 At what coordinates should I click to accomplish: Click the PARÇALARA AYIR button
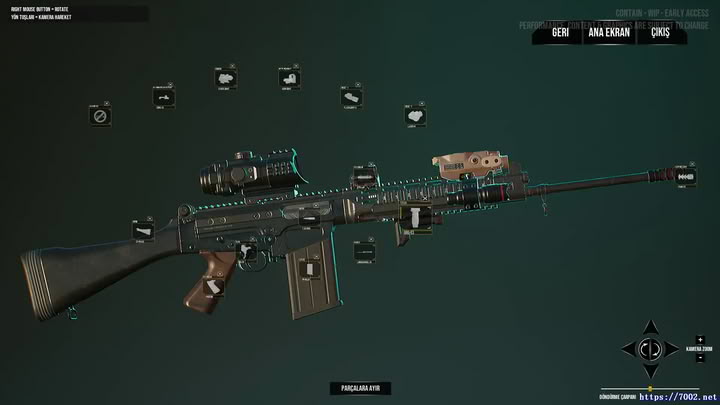coord(360,388)
